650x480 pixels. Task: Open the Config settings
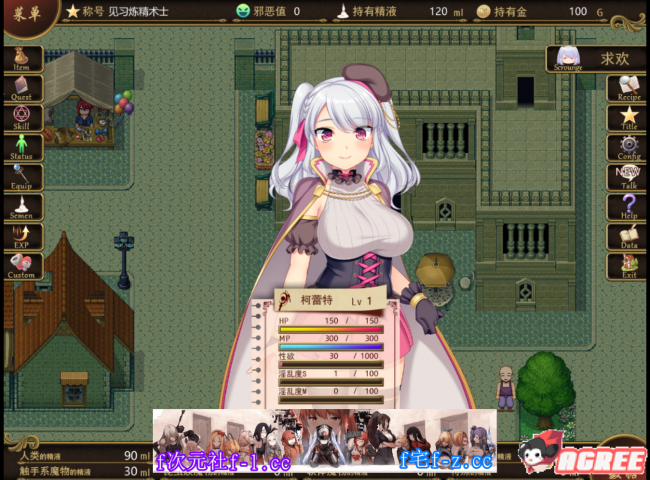coord(628,148)
